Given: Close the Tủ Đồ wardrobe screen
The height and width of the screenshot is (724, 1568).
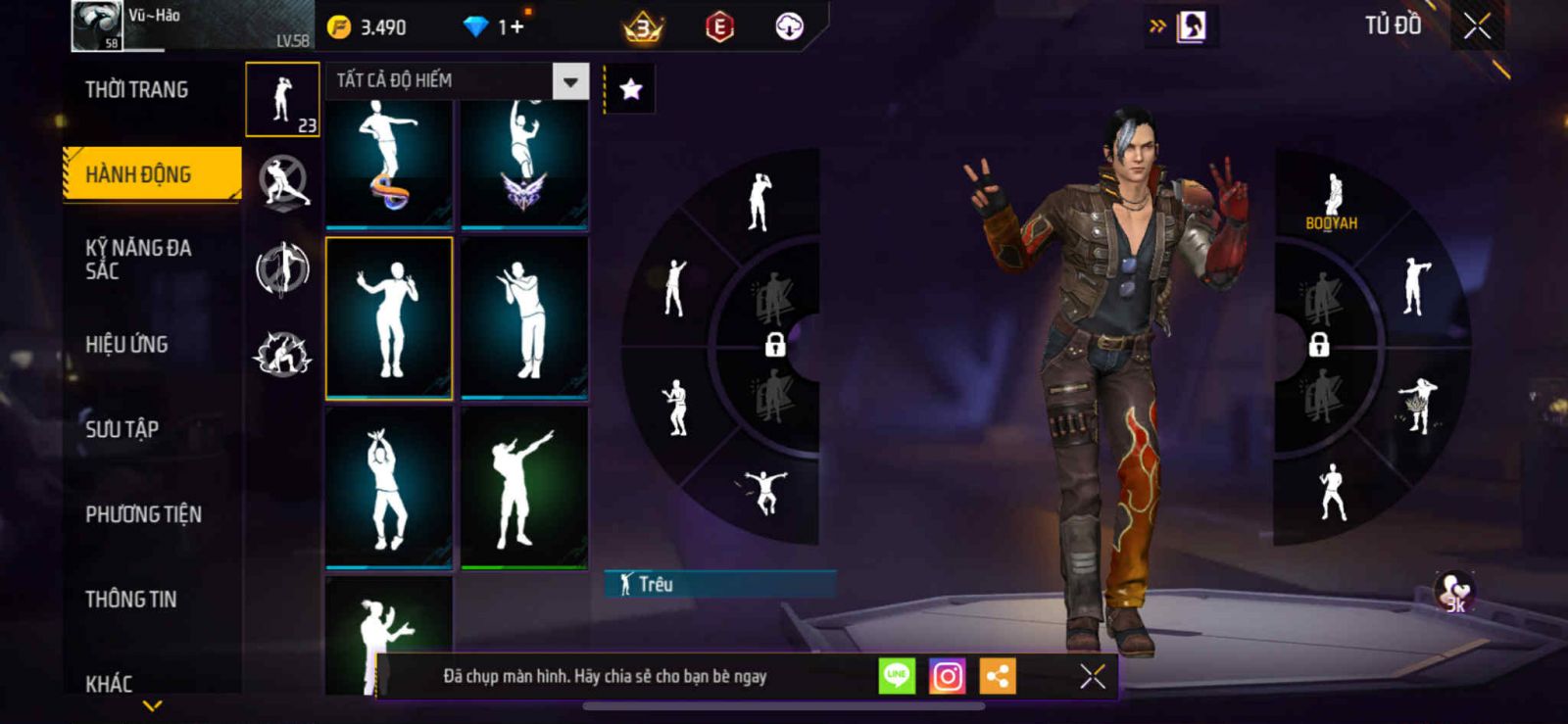Looking at the screenshot, I should point(1477,26).
